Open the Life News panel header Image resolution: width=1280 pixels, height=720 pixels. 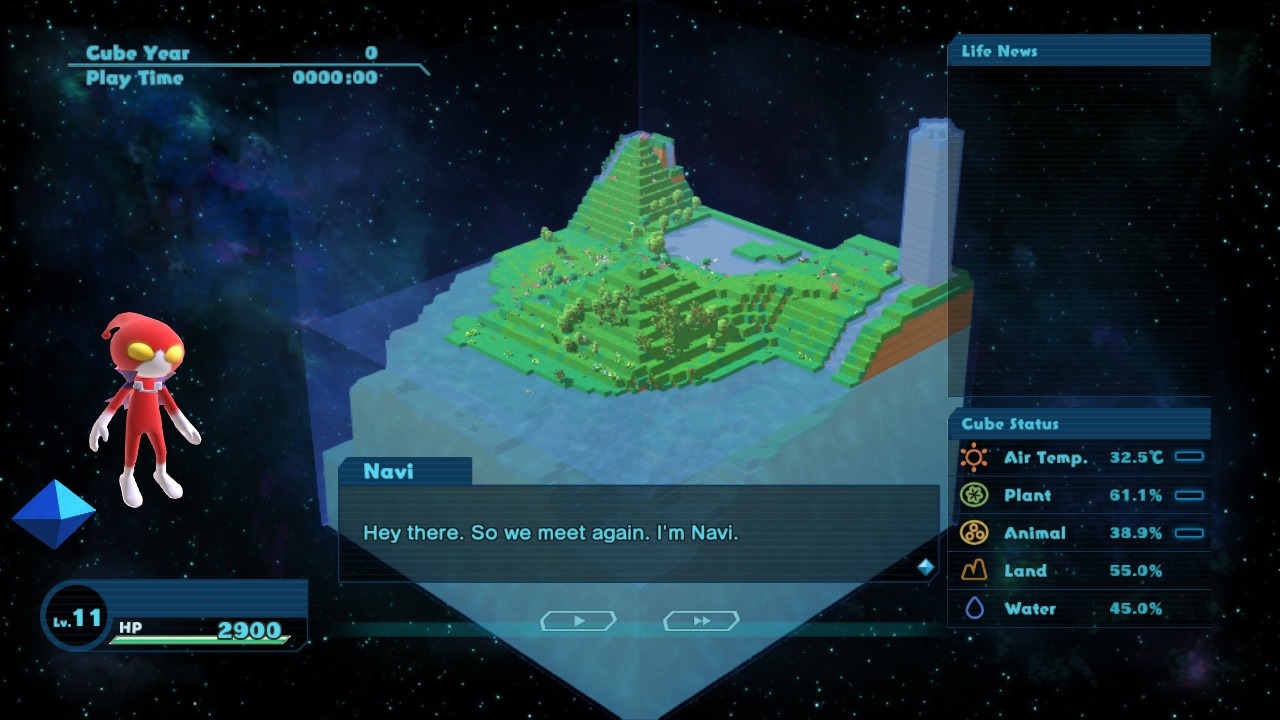[x=1078, y=51]
